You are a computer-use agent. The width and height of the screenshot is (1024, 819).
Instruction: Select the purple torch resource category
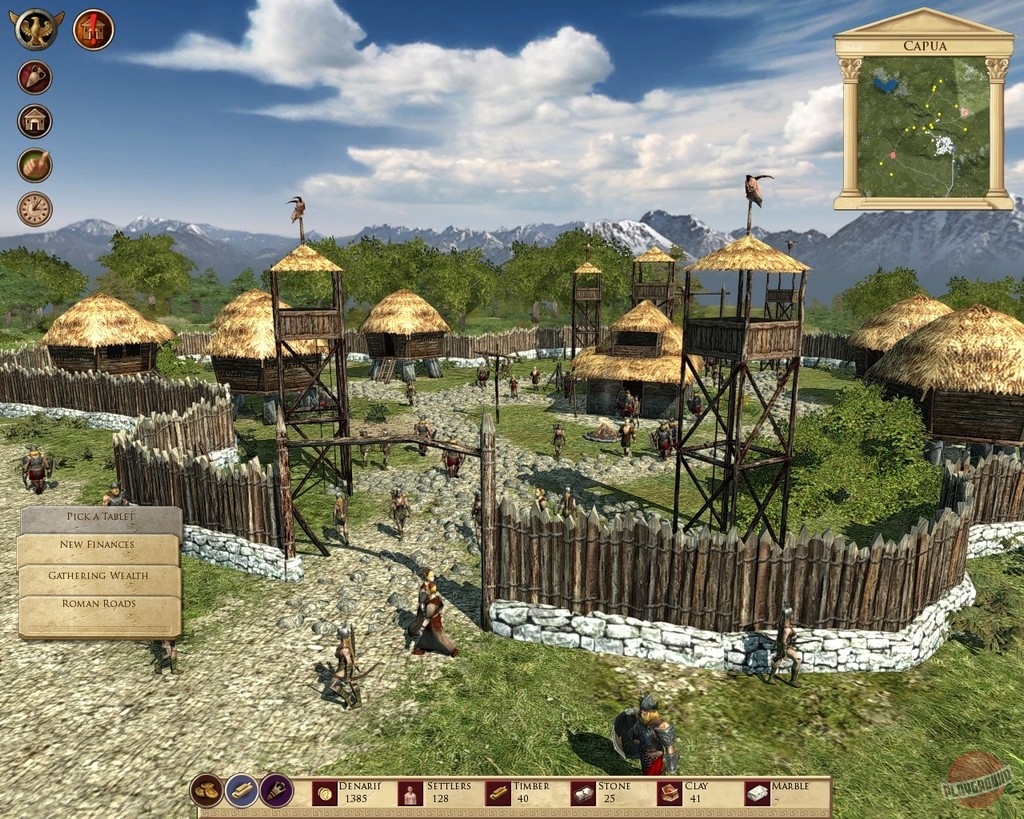[x=276, y=790]
